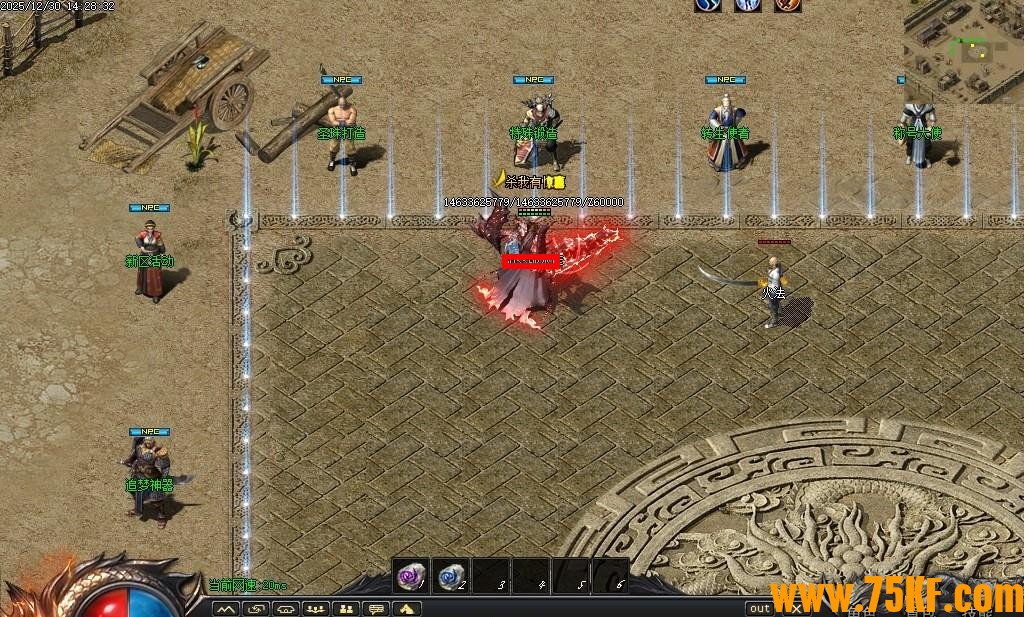Image resolution: width=1028 pixels, height=617 pixels.
Task: Use the blue orb in hotbar slot 2
Action: point(452,576)
